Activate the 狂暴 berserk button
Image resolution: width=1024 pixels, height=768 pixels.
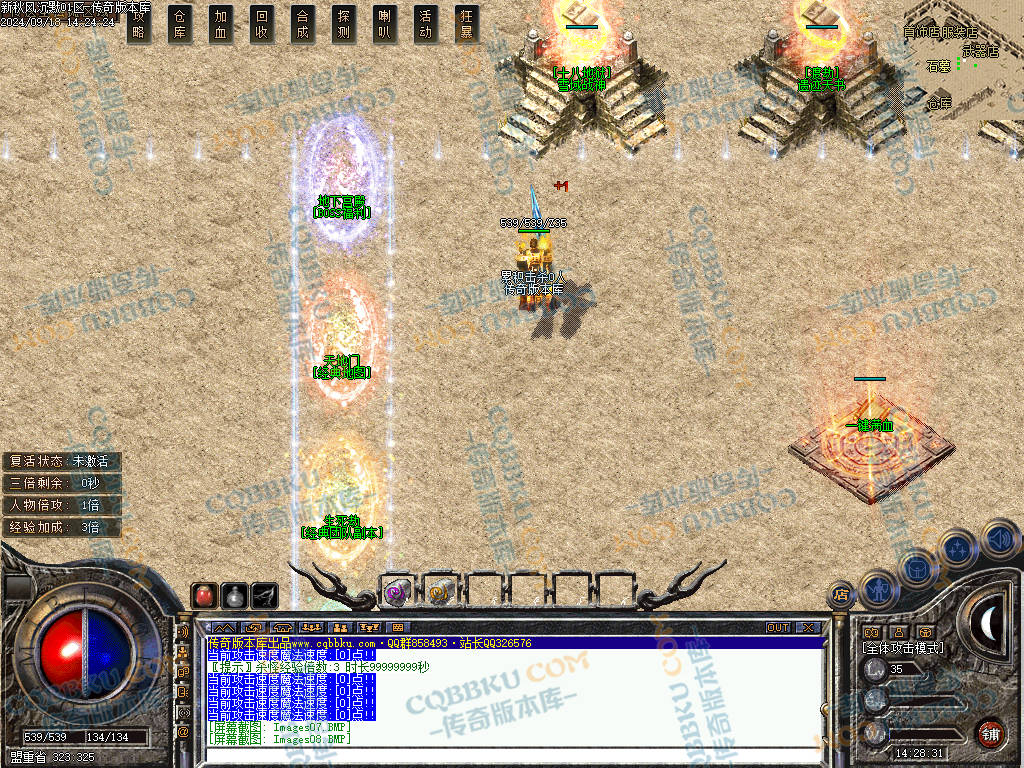point(466,24)
